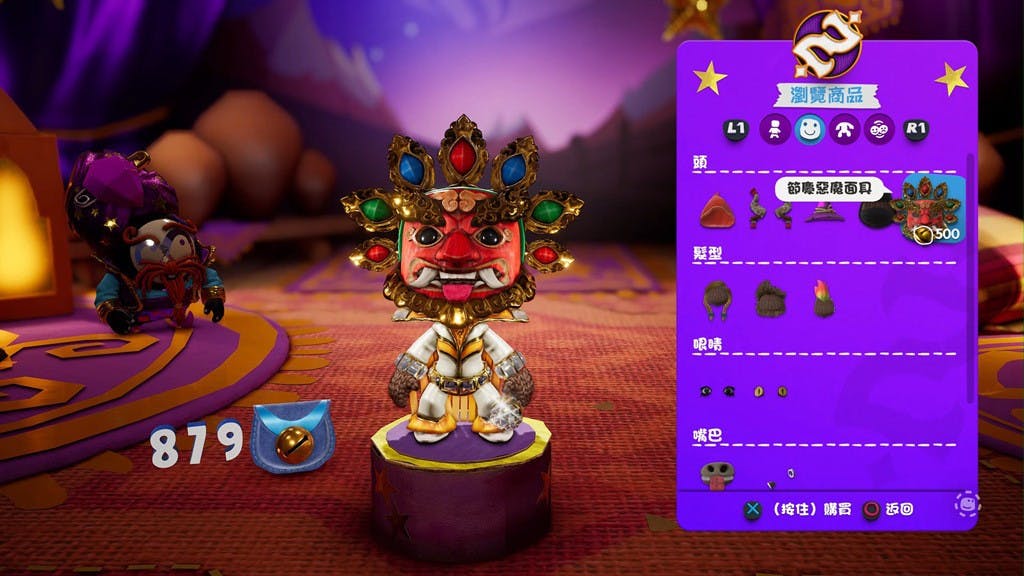Pick the flaming hair hairstyle
The image size is (1024, 576).
tap(823, 299)
